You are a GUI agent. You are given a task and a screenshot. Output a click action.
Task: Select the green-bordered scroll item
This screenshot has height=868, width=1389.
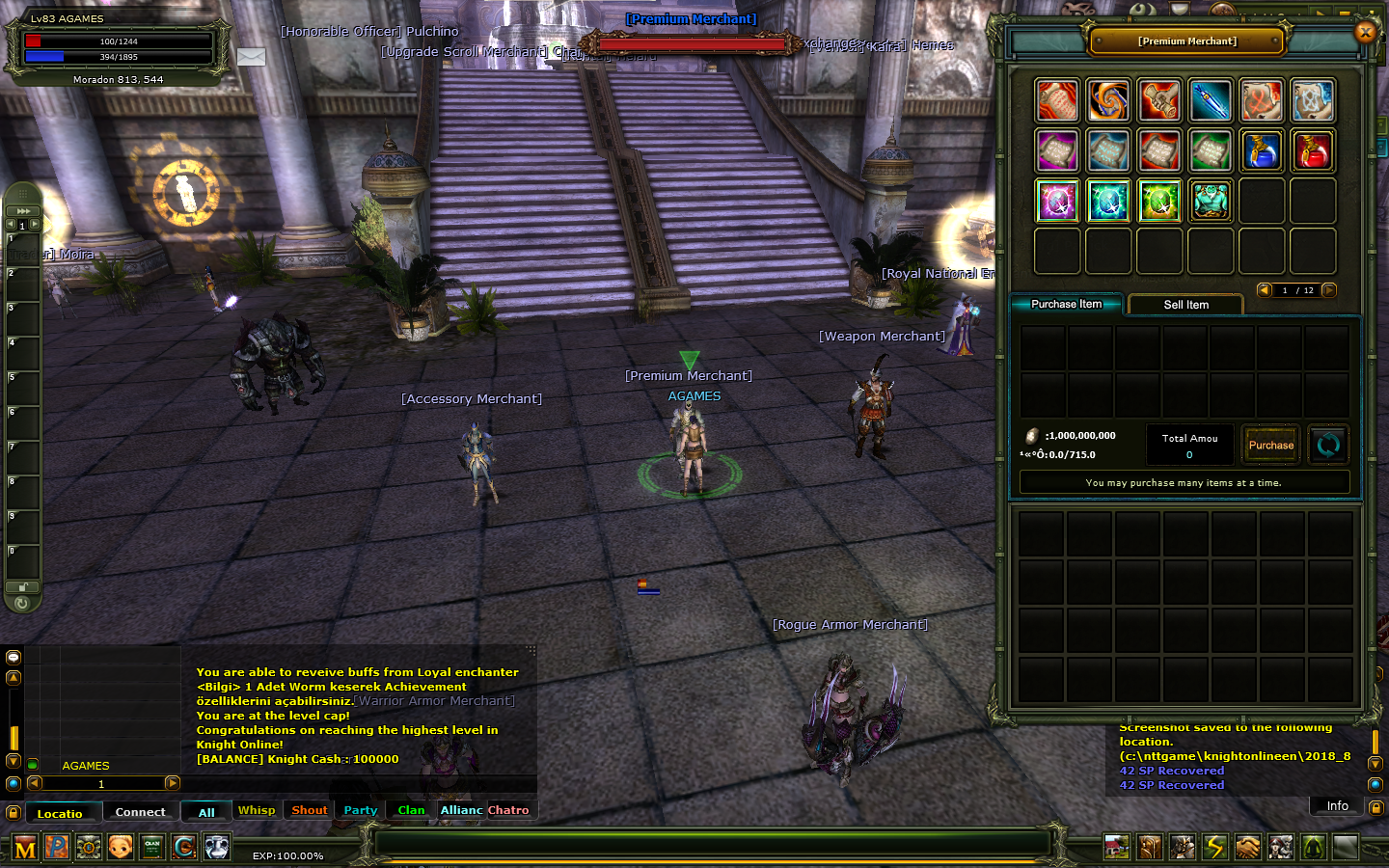[1211, 150]
